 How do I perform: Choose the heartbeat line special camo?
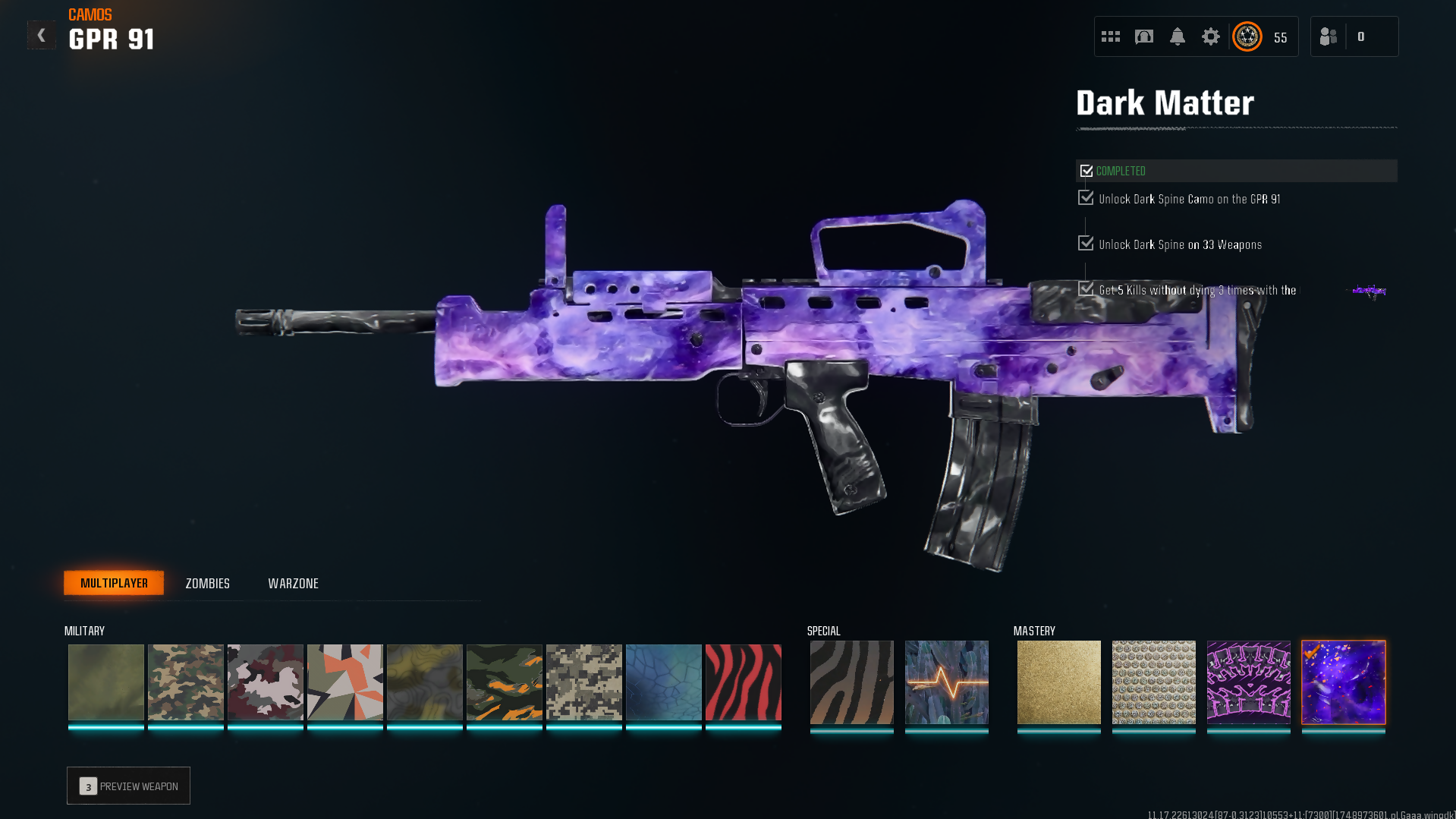[946, 682]
